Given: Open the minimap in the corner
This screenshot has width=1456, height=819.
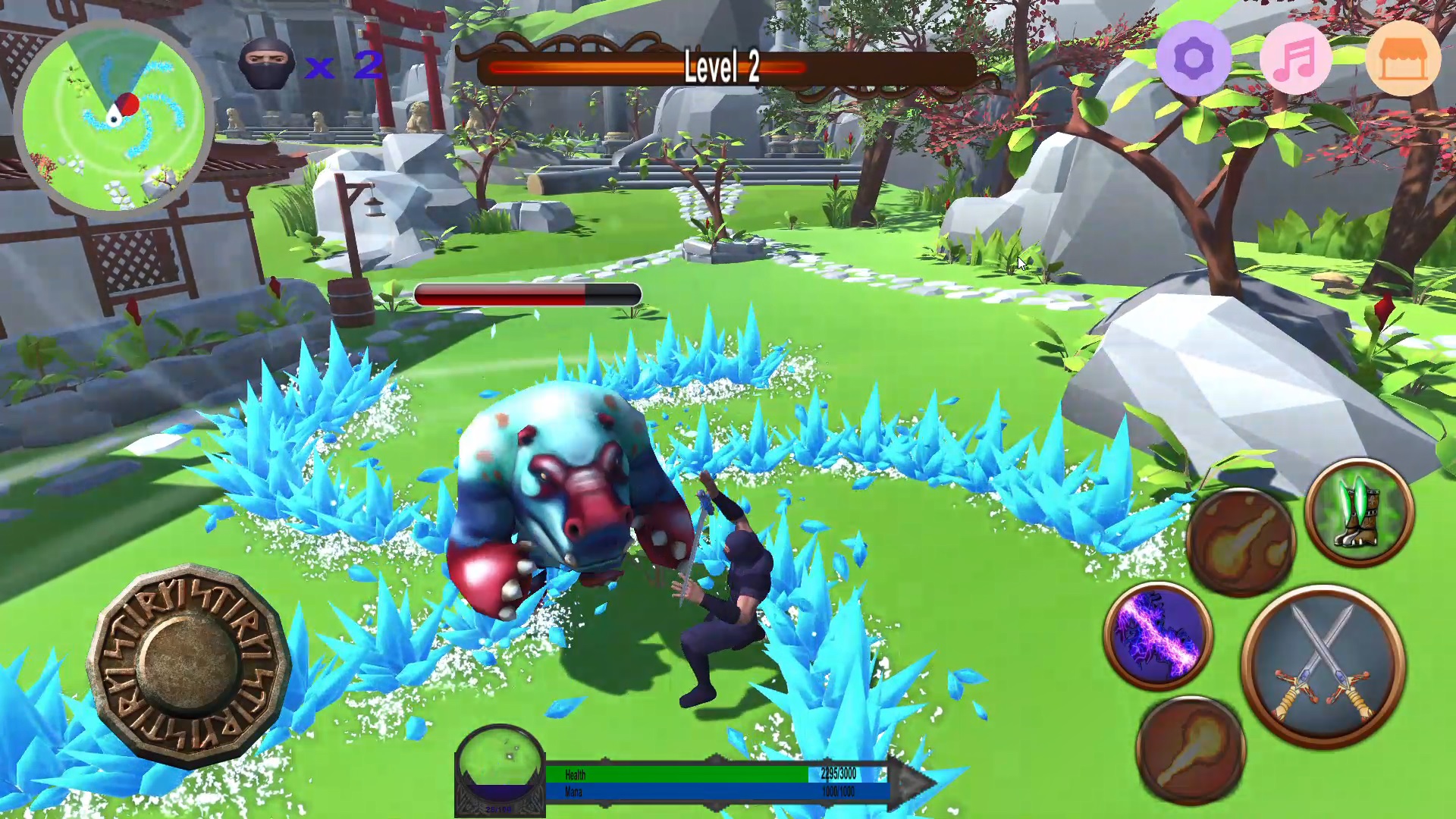Looking at the screenshot, I should pos(118,110).
